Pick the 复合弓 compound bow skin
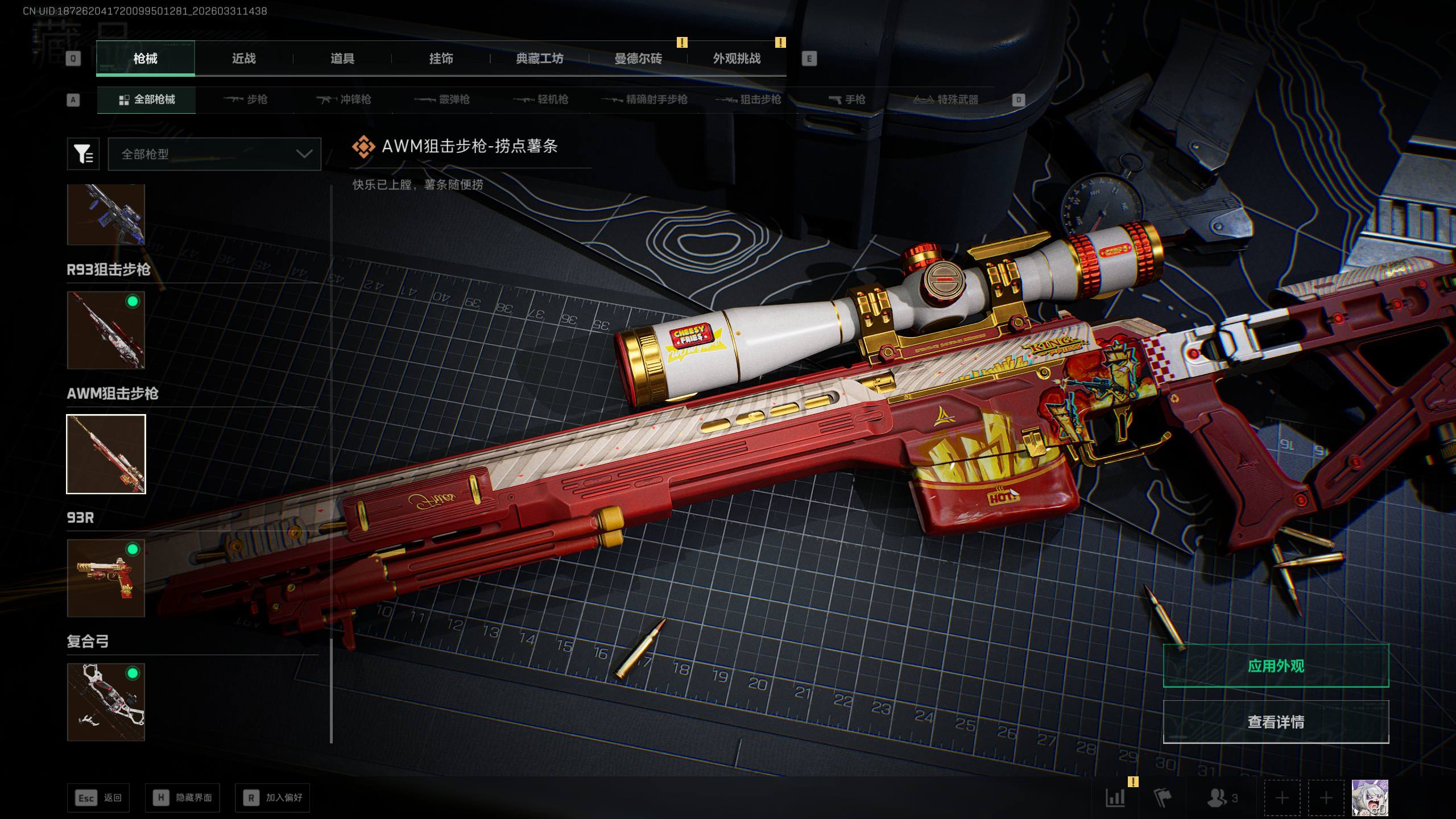This screenshot has height=819, width=1456. coord(106,702)
